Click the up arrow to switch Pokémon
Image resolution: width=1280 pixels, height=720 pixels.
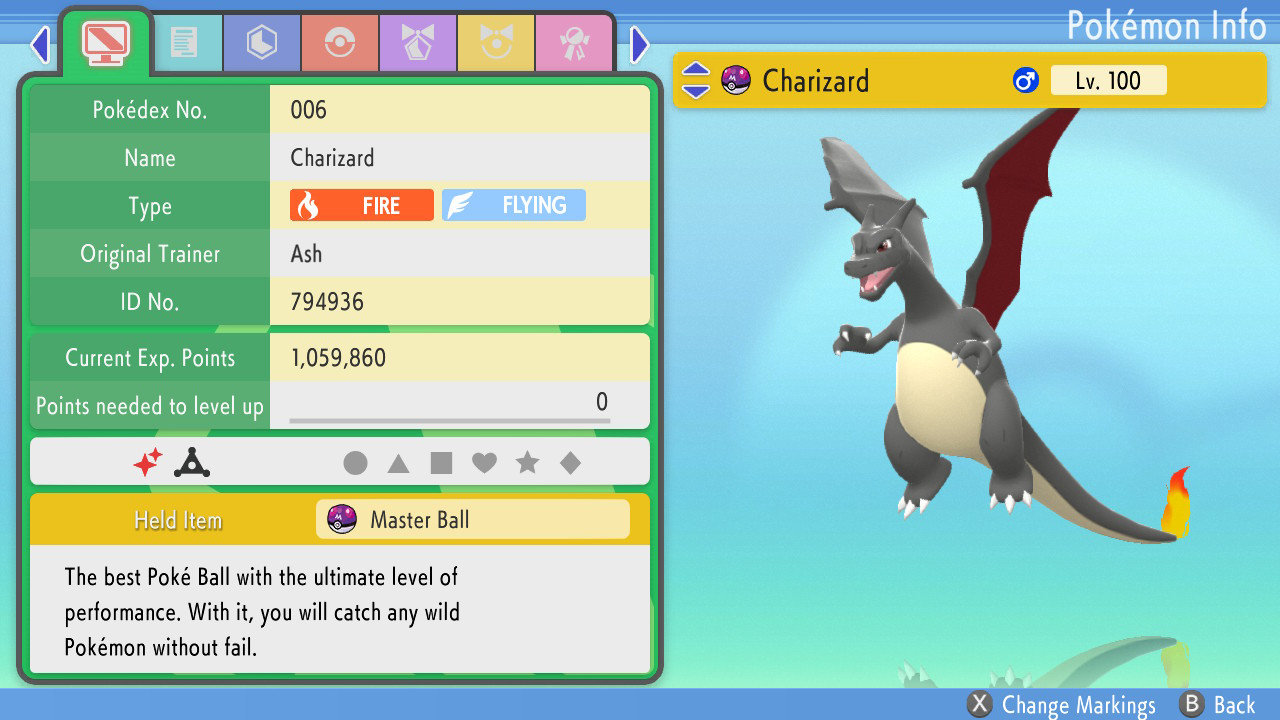(x=694, y=71)
